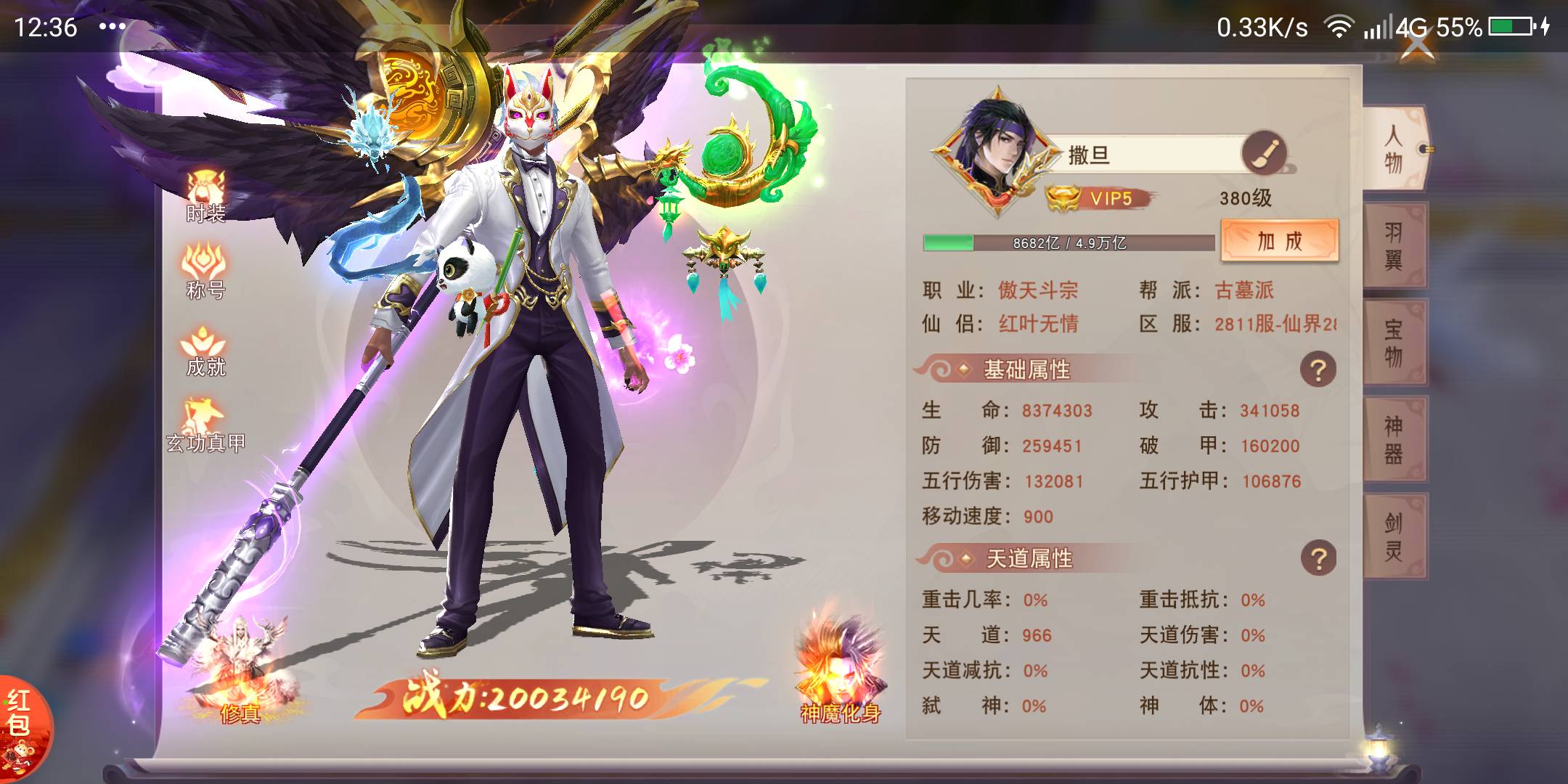Image resolution: width=1568 pixels, height=784 pixels.
Task: Show help for 天道属性 attributes
Action: point(1318,559)
